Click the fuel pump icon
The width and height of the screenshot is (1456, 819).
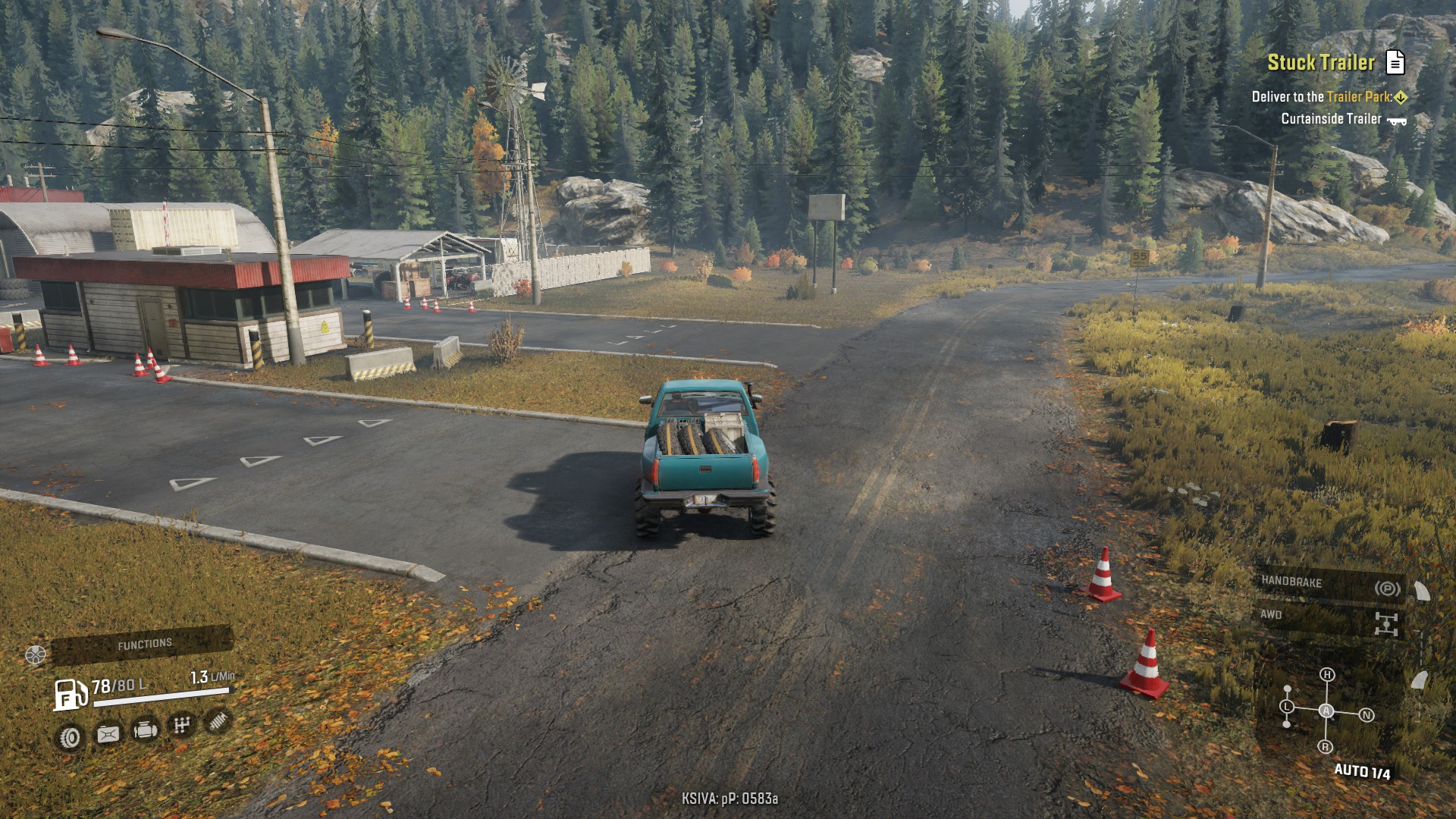pyautogui.click(x=70, y=694)
